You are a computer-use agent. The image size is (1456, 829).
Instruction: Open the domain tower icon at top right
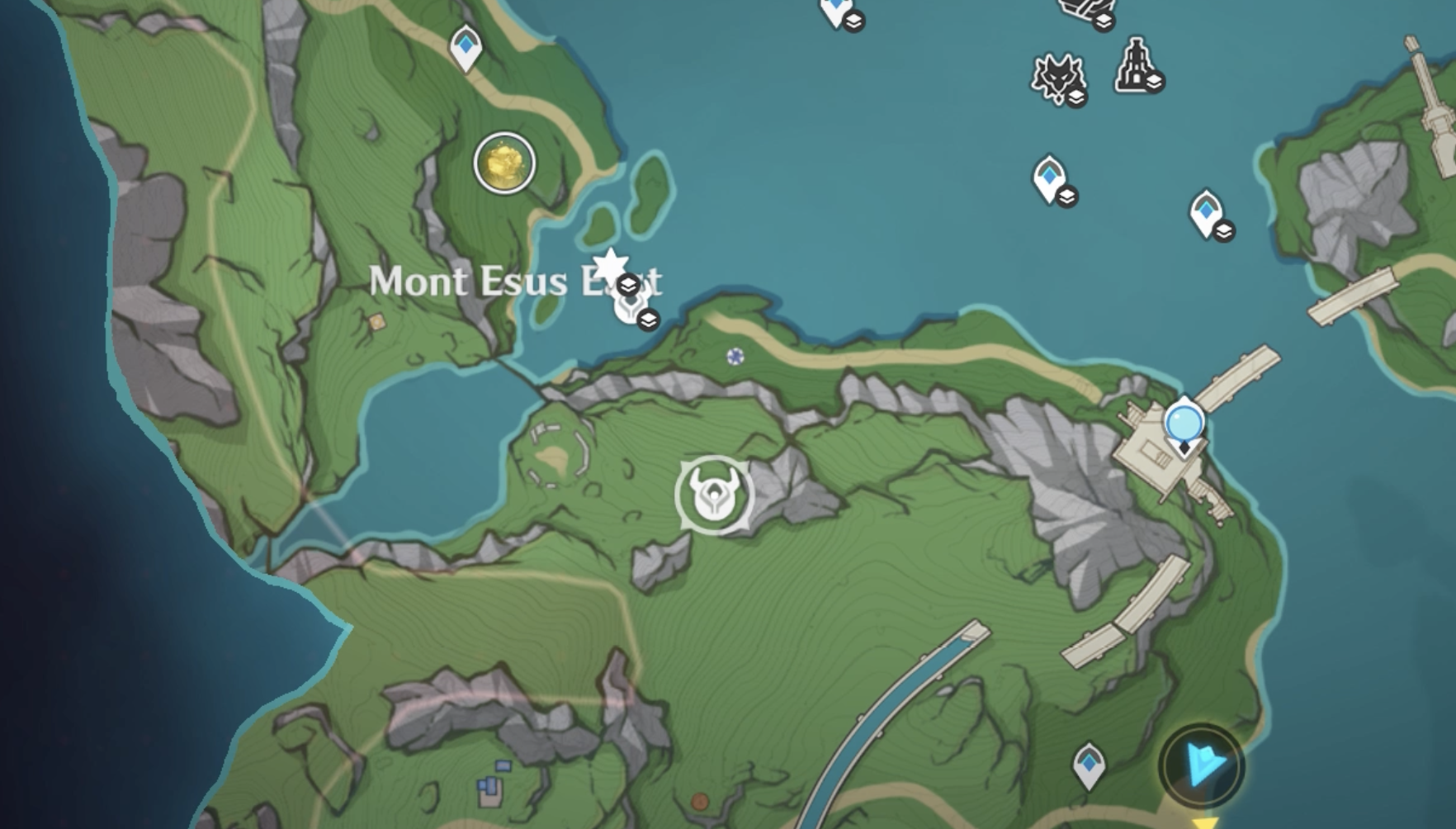(1135, 66)
